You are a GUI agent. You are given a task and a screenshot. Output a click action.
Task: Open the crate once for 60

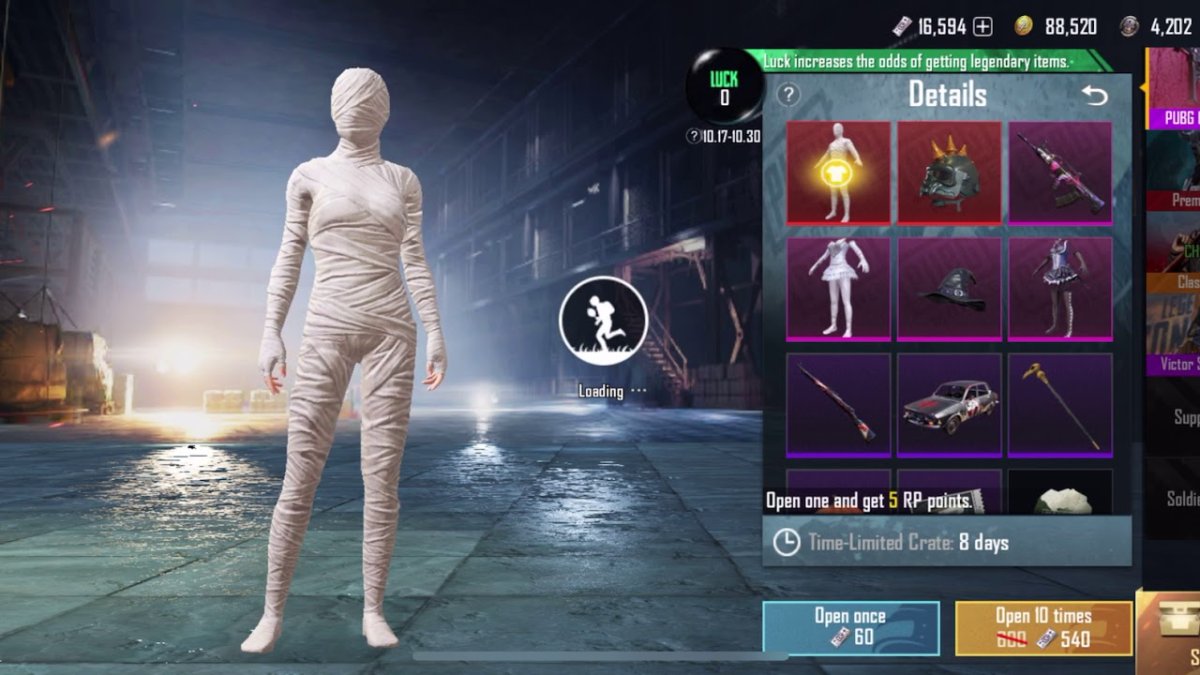pos(850,627)
